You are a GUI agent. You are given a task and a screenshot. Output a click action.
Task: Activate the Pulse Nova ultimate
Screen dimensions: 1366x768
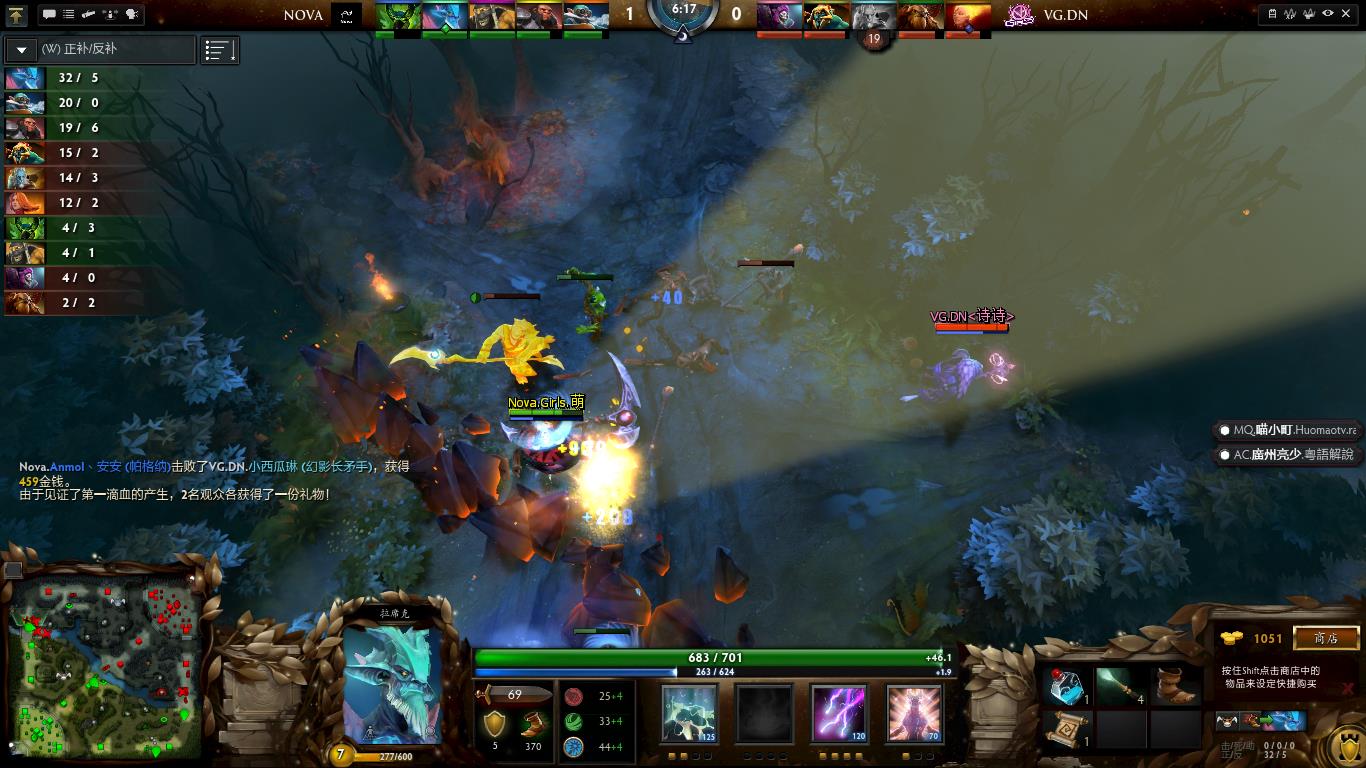(x=914, y=713)
